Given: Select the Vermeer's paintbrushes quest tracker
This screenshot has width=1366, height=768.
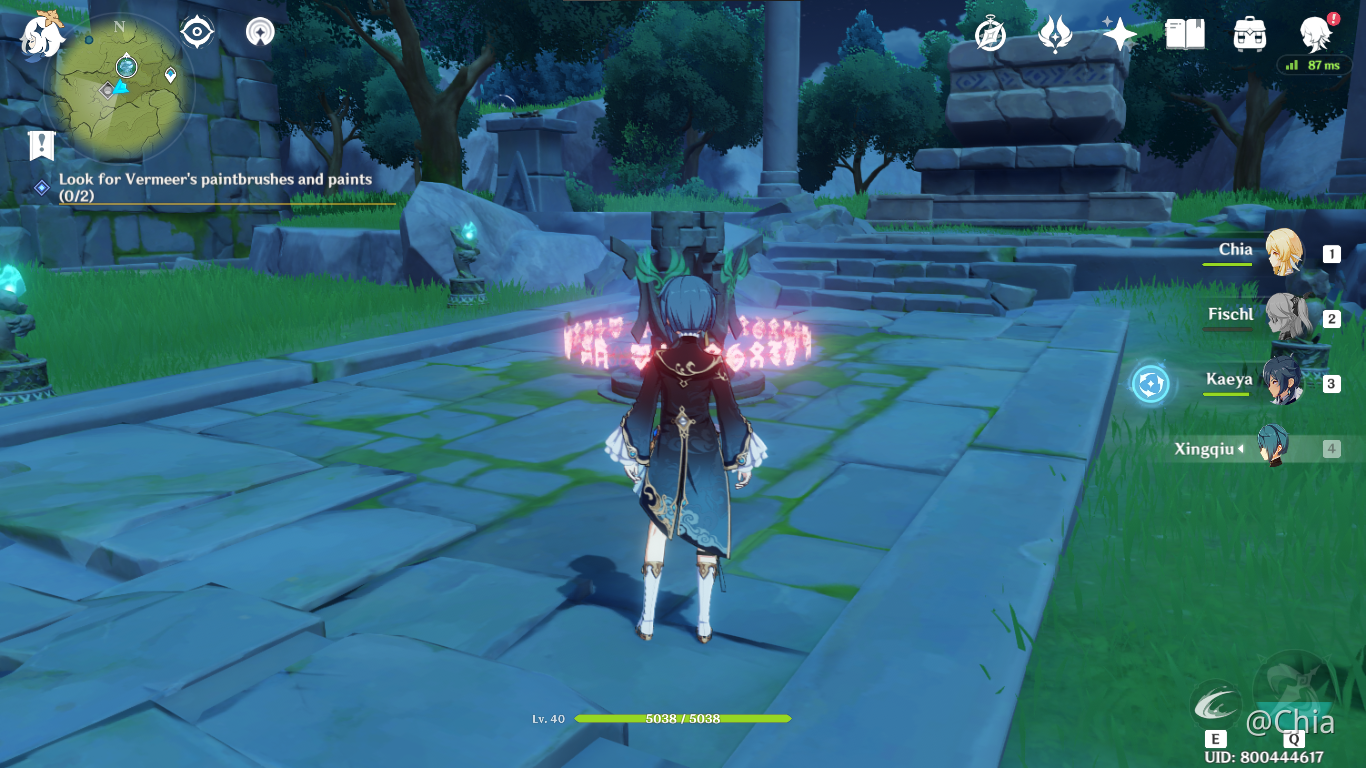Looking at the screenshot, I should 215,187.
